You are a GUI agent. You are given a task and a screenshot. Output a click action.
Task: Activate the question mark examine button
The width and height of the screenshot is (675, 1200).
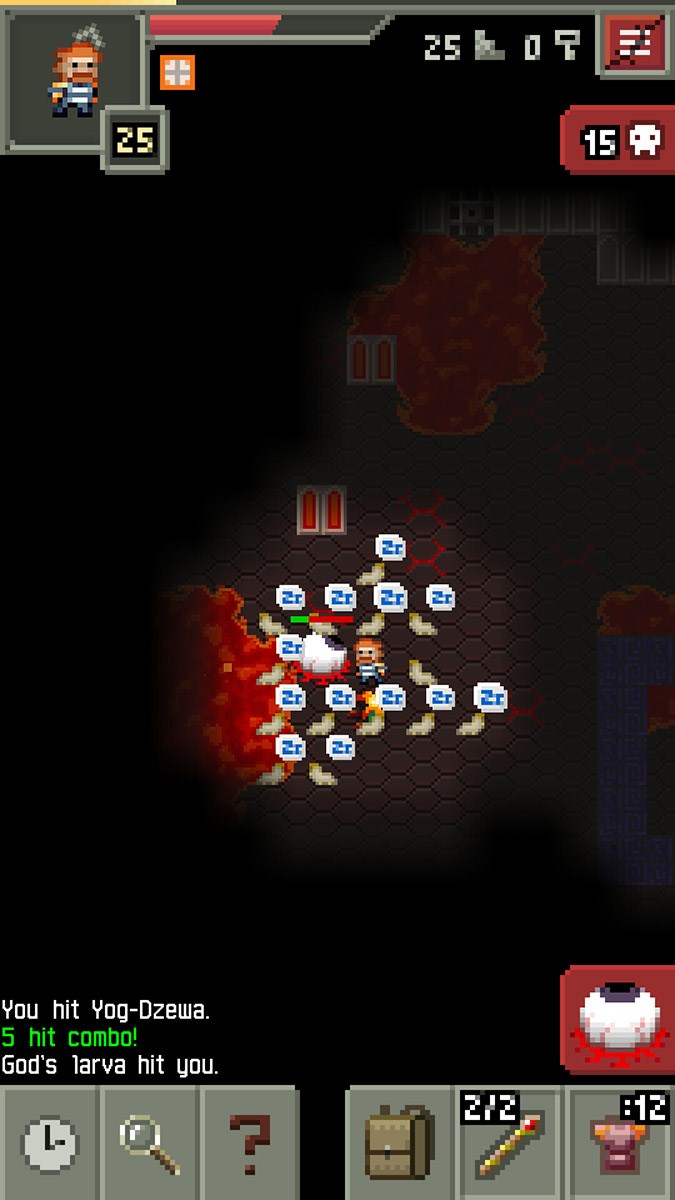click(249, 1145)
